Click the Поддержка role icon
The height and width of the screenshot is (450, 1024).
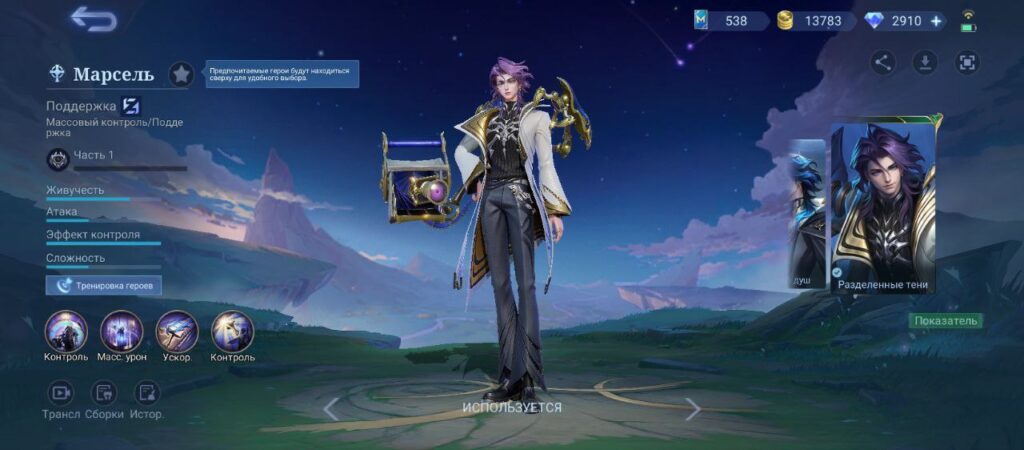pyautogui.click(x=130, y=105)
